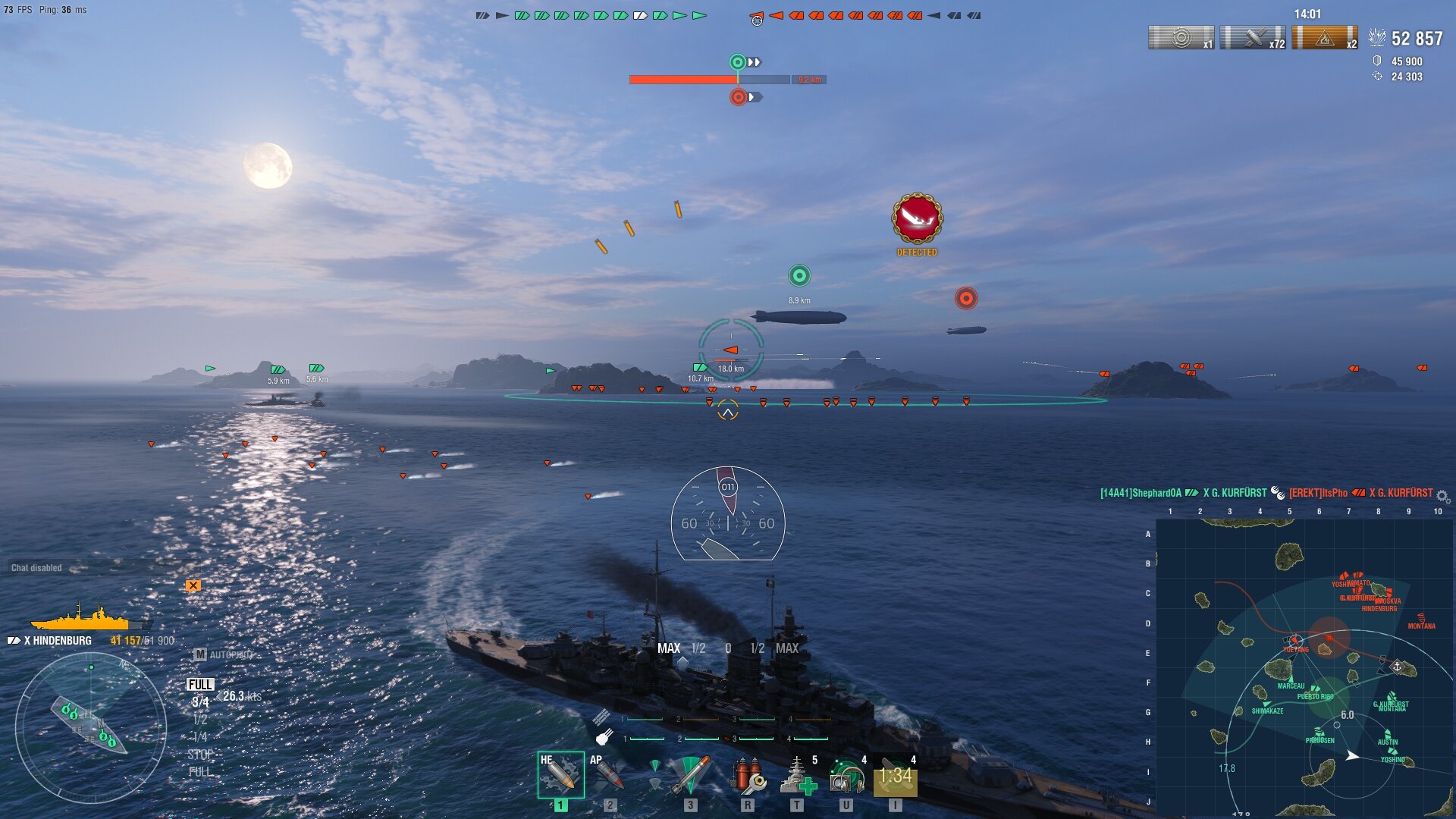Select the HE shell ammunition
The width and height of the screenshot is (1456, 819).
[560, 774]
